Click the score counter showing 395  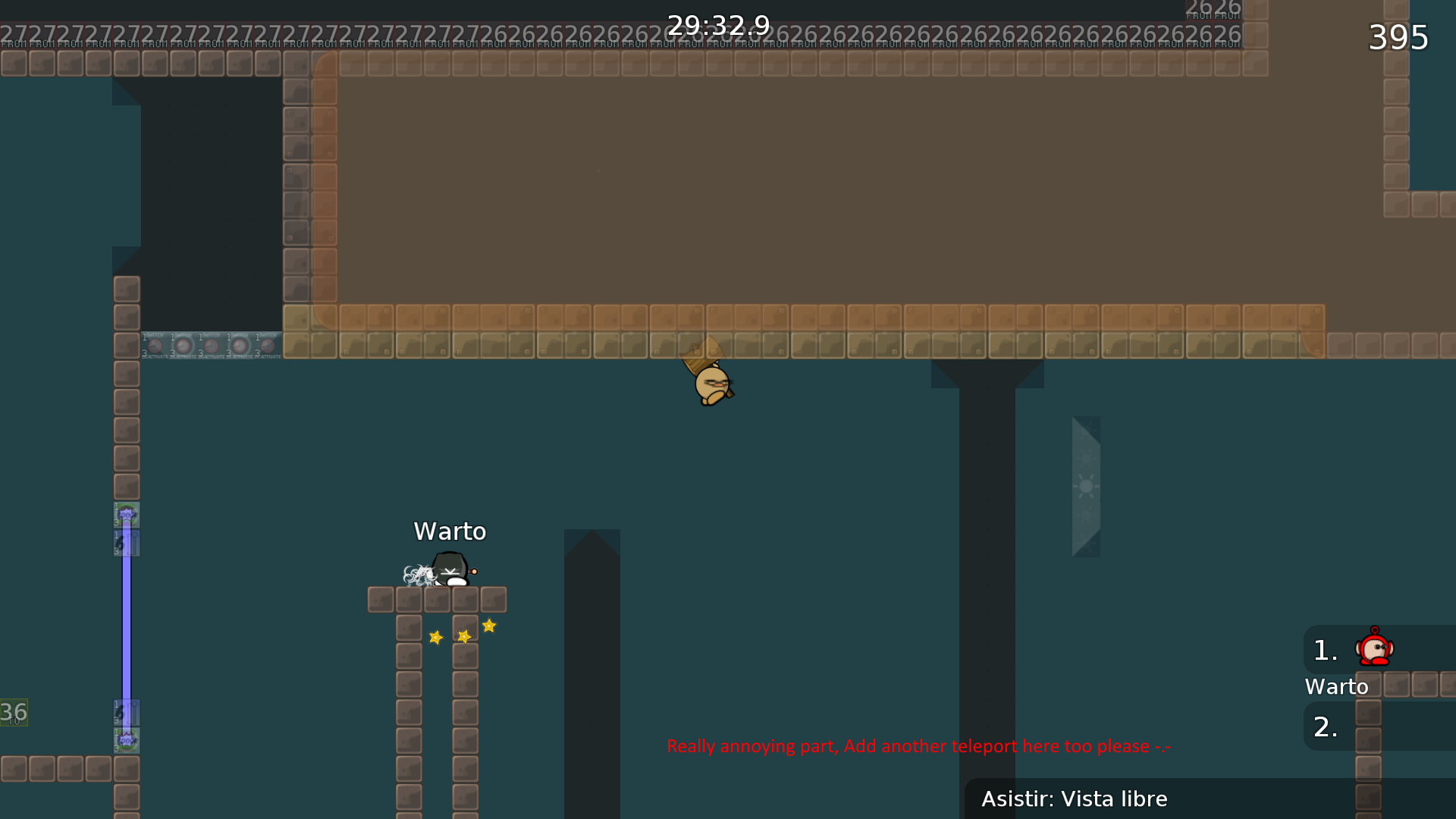coord(1399,38)
